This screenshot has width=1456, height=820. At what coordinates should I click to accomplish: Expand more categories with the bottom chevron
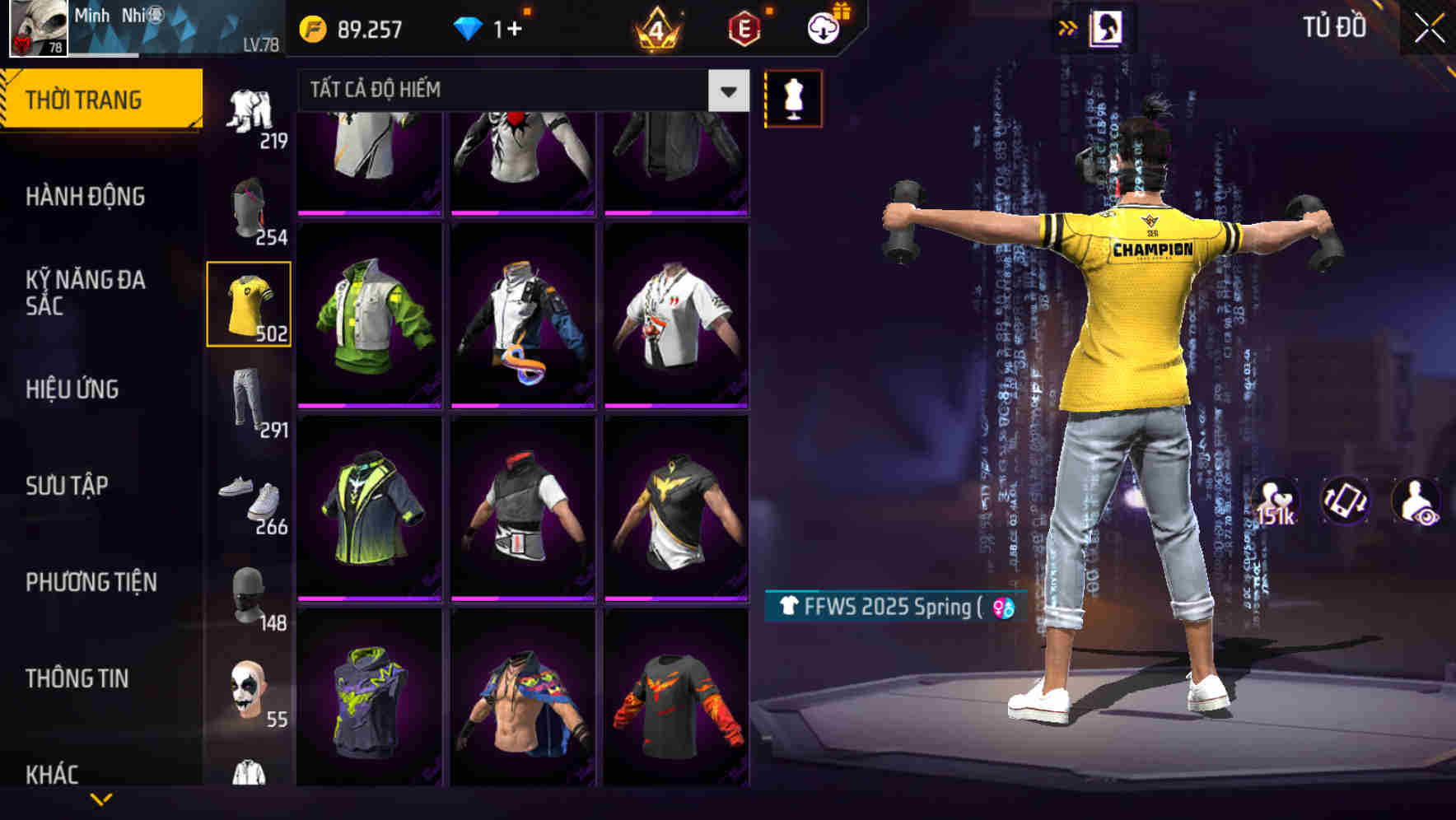101,797
